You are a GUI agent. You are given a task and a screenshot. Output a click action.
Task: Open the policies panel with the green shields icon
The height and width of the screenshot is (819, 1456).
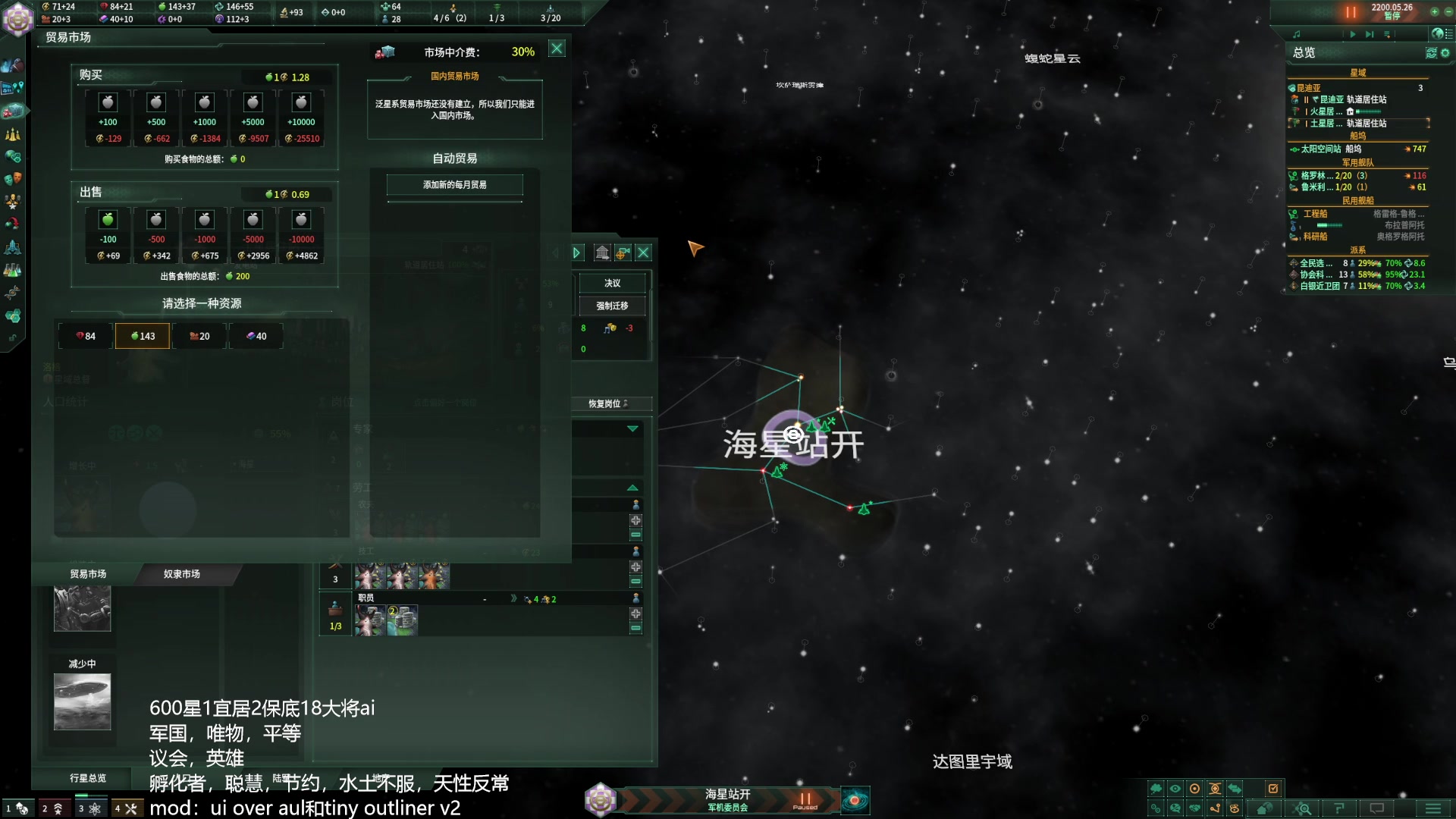[x=13, y=155]
